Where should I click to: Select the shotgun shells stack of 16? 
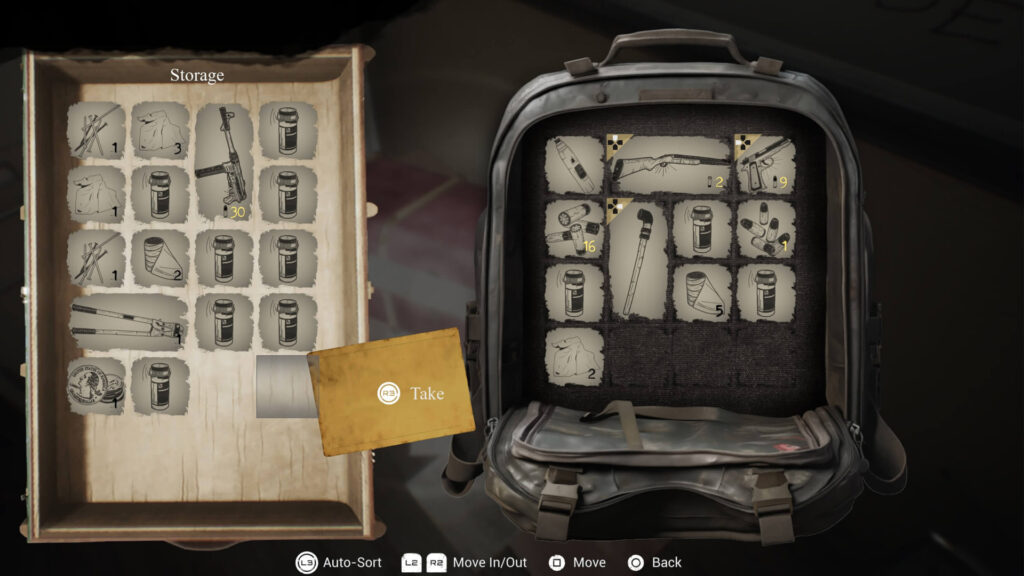pyautogui.click(x=575, y=228)
